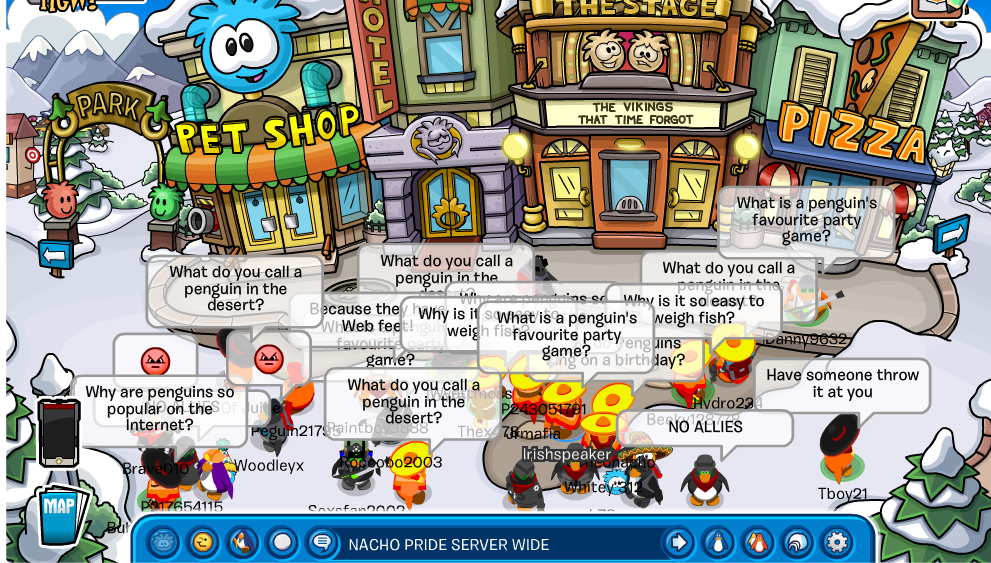Open the gear settings button
991x563 pixels.
click(837, 543)
